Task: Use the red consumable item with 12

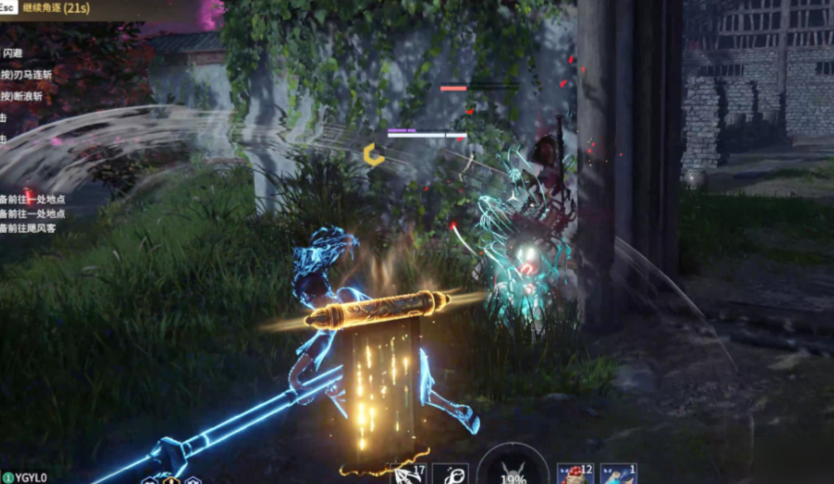Action: 574,474
